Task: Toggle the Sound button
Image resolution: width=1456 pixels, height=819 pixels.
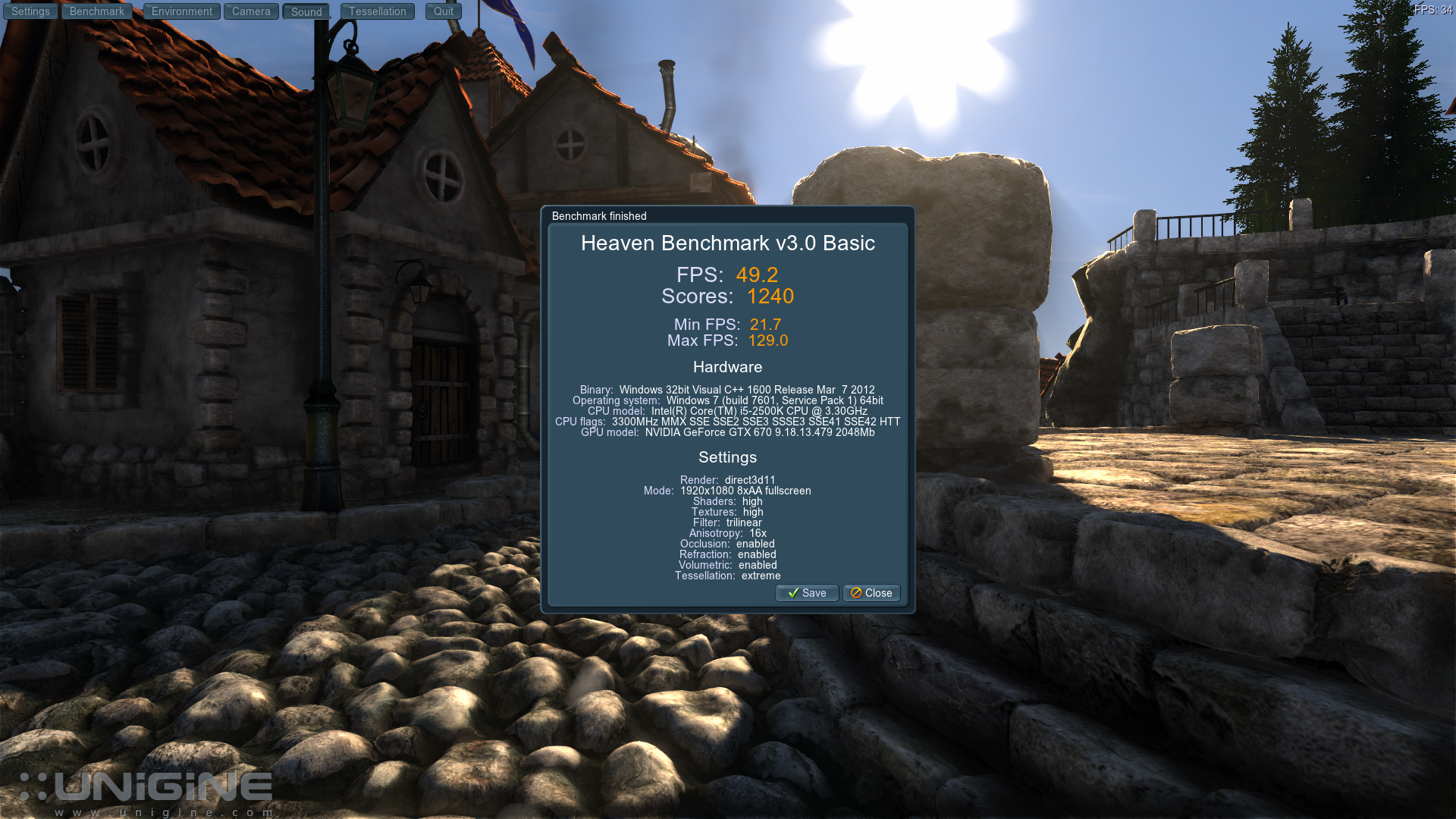Action: click(x=306, y=12)
